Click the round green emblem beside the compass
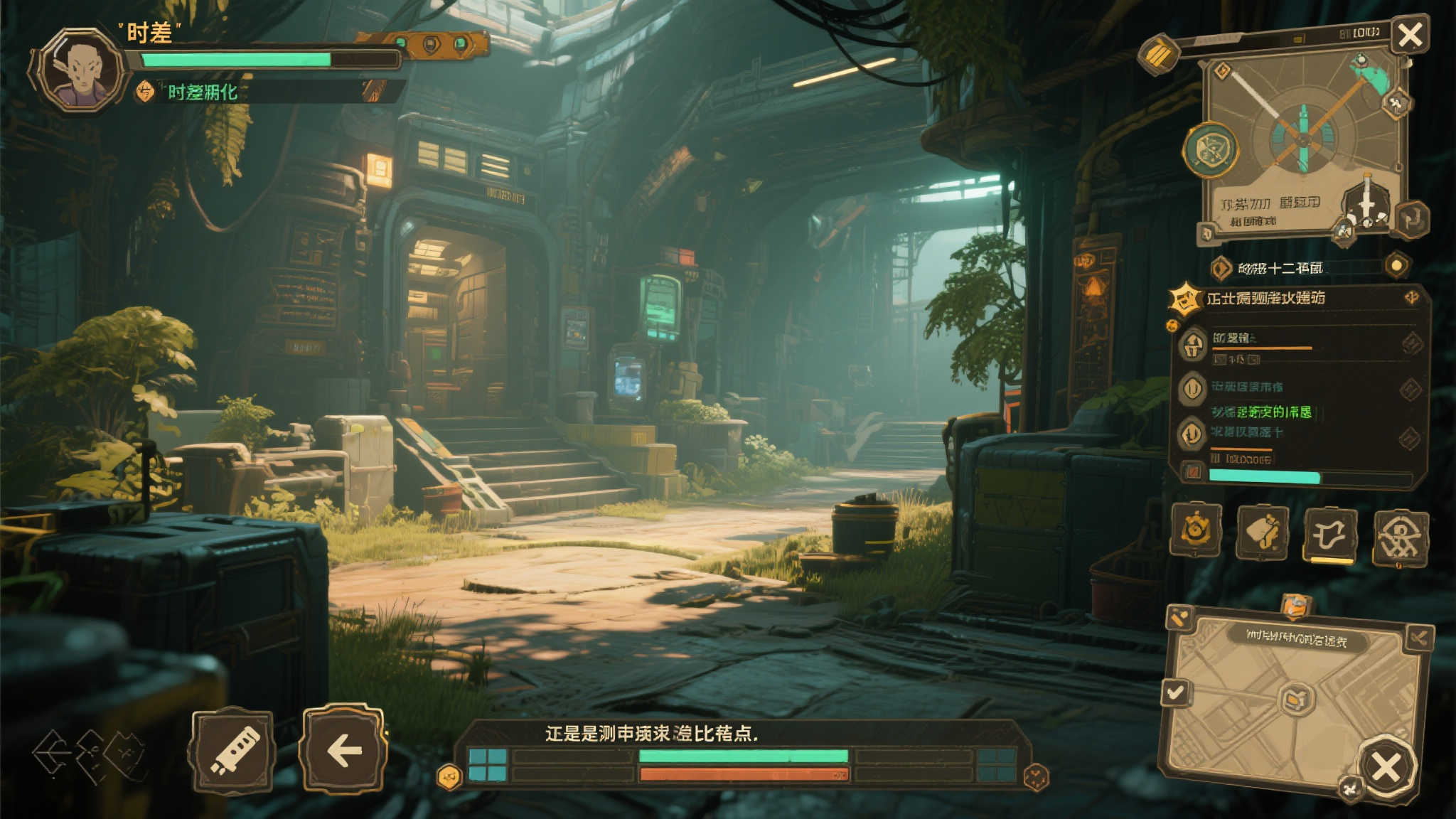 (x=1210, y=150)
